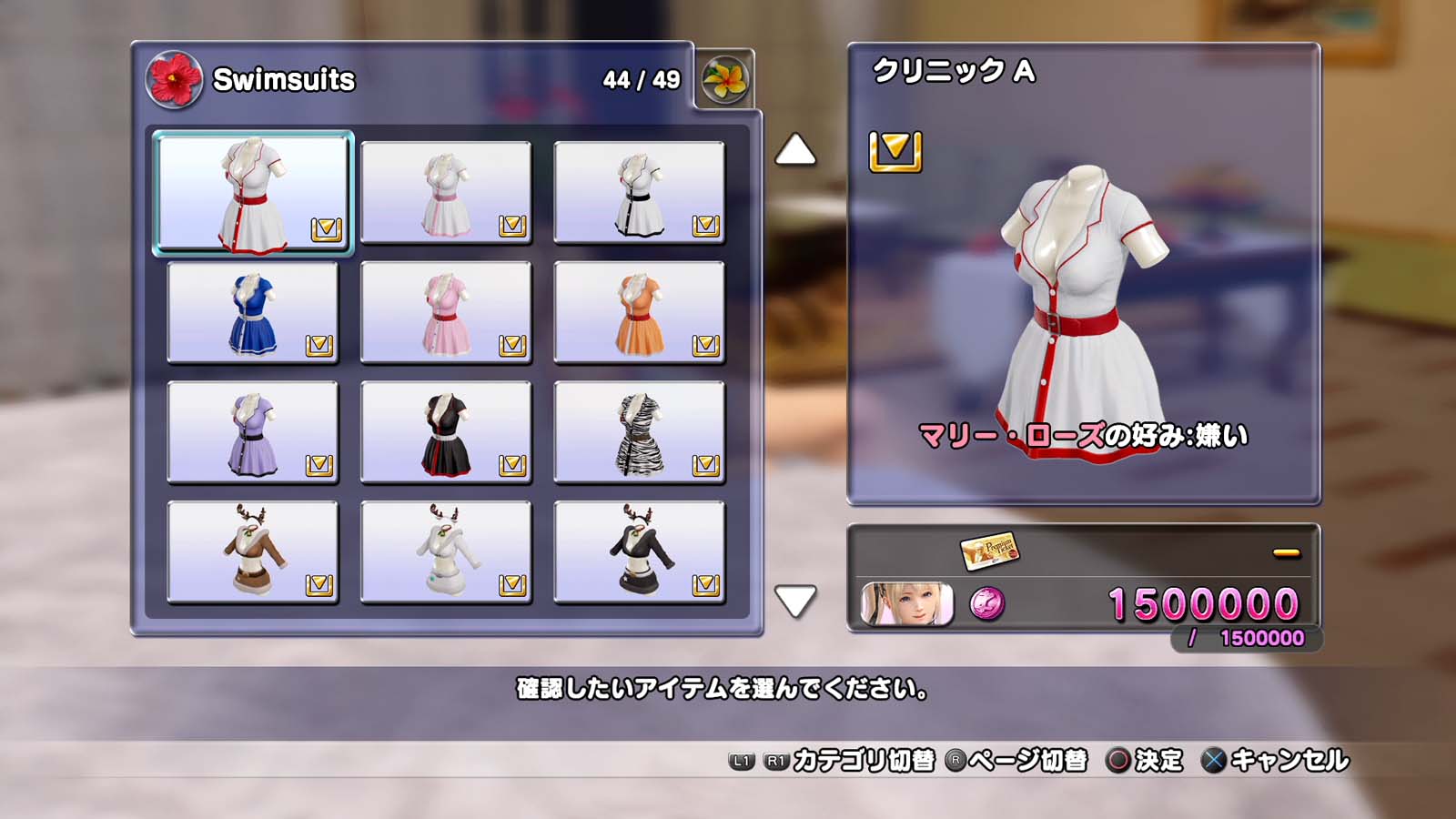Screen dimensions: 1456x819
Task: Select the white reindeer costume
Action: point(446,552)
